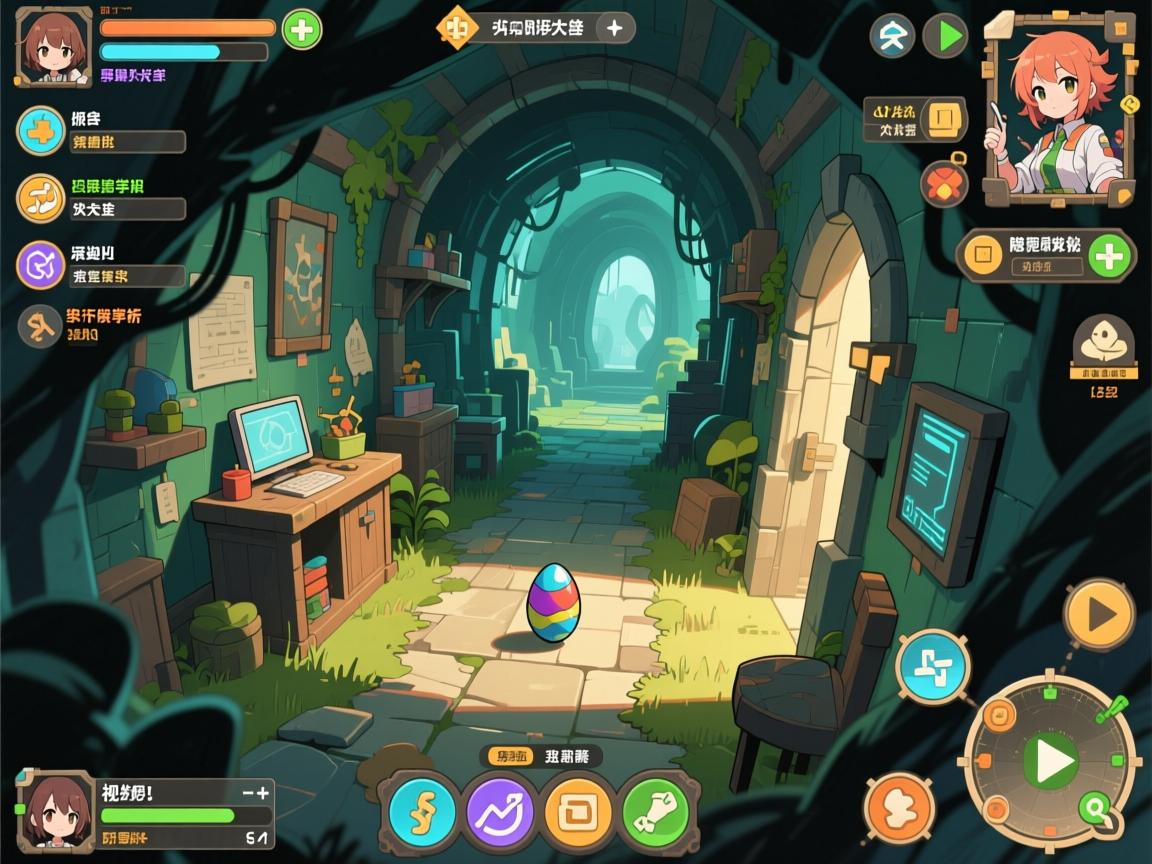Select the red and orange cross badge icon

943,184
